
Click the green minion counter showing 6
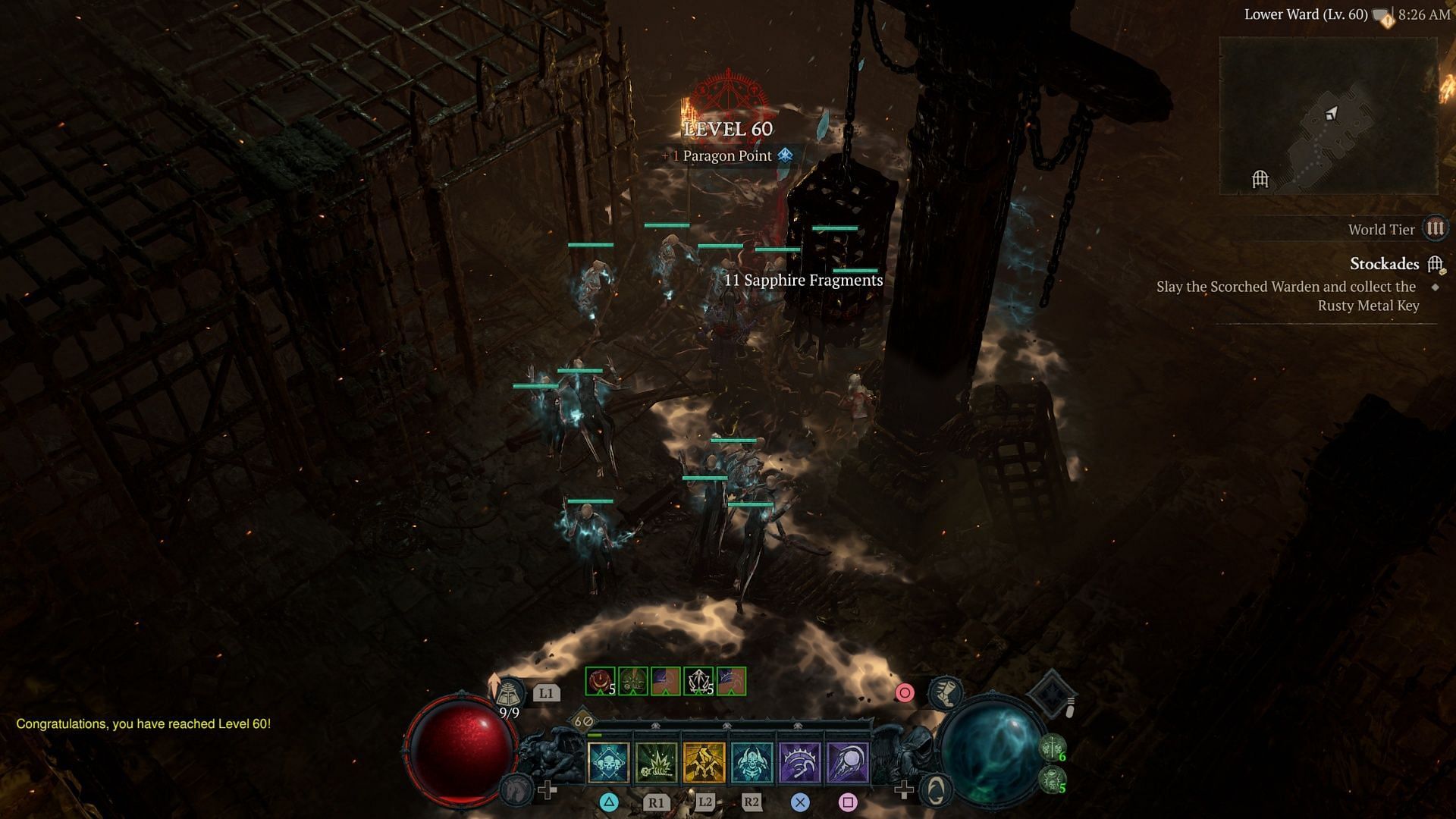coord(1053,748)
